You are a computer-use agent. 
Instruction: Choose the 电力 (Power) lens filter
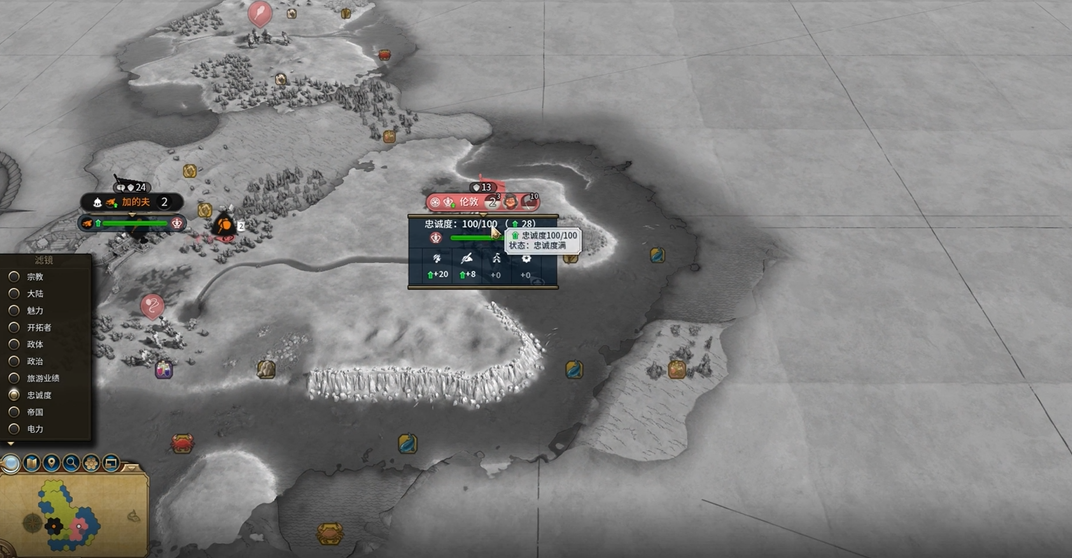click(15, 429)
